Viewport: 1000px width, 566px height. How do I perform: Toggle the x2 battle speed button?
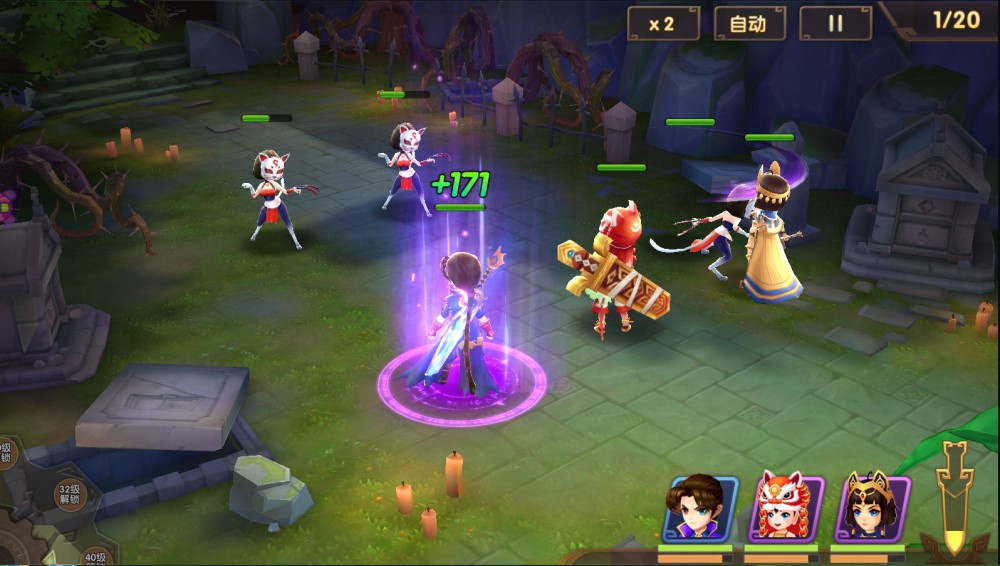[x=663, y=24]
